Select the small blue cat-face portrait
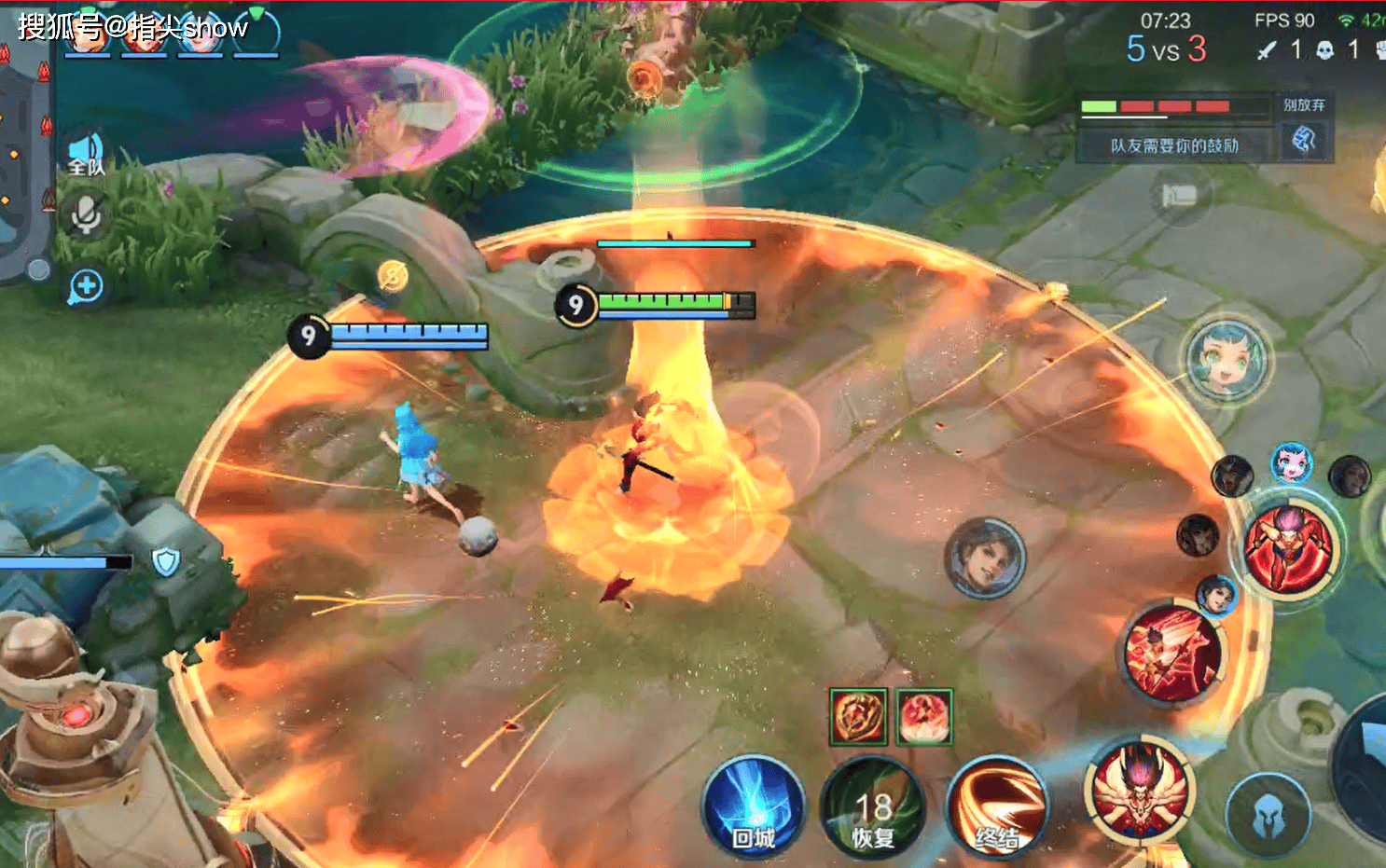The width and height of the screenshot is (1386, 868). [x=1292, y=462]
